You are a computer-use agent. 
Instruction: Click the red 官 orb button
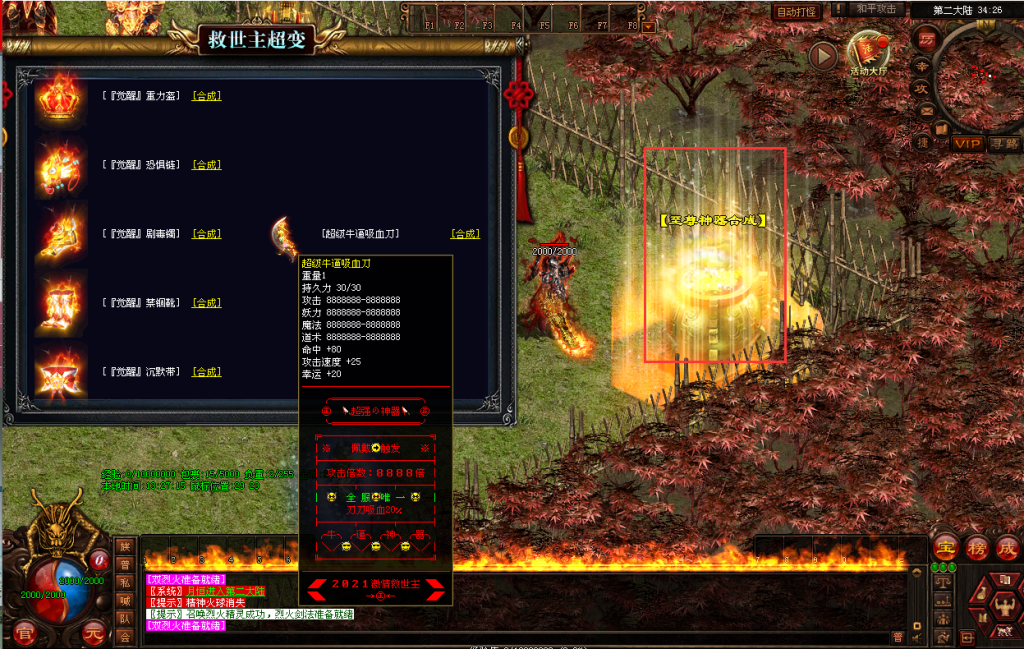pyautogui.click(x=22, y=631)
